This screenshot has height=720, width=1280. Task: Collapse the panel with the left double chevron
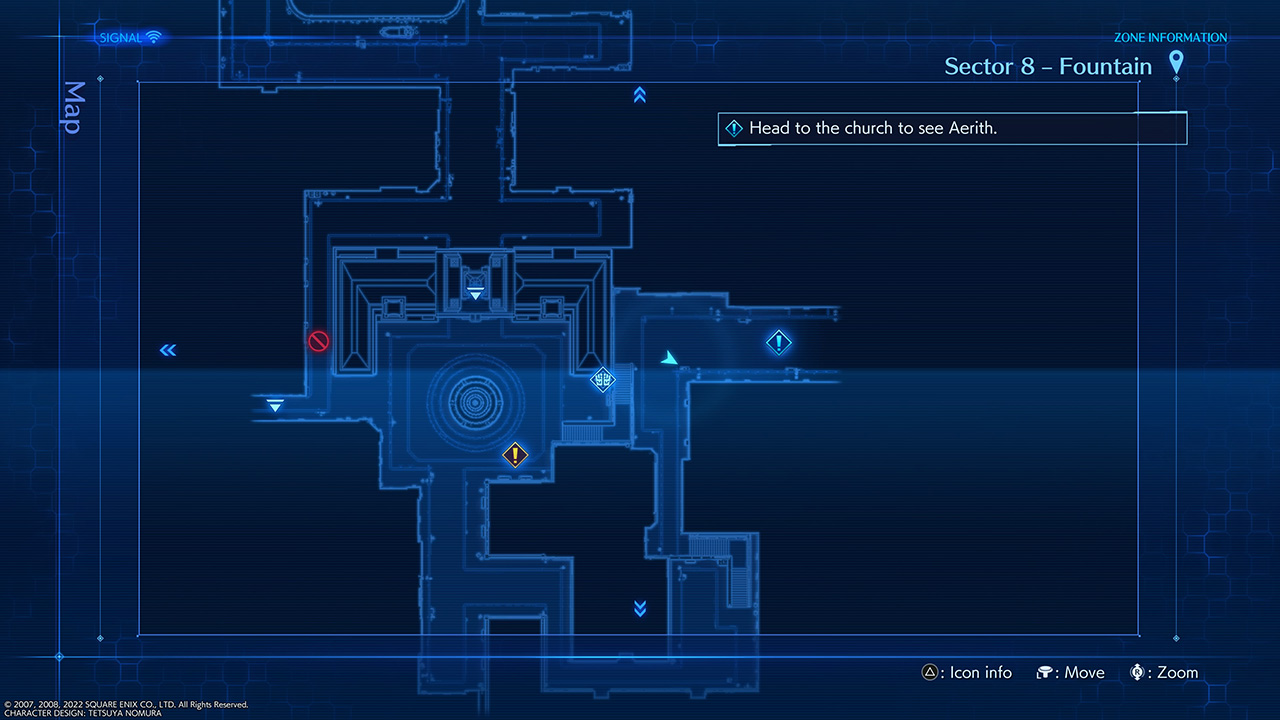[x=167, y=350]
